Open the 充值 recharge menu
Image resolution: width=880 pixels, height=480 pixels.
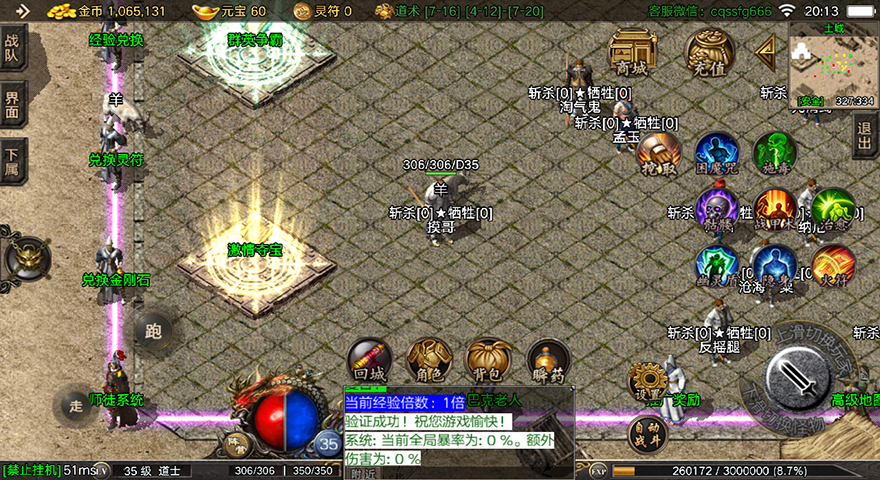tap(709, 51)
